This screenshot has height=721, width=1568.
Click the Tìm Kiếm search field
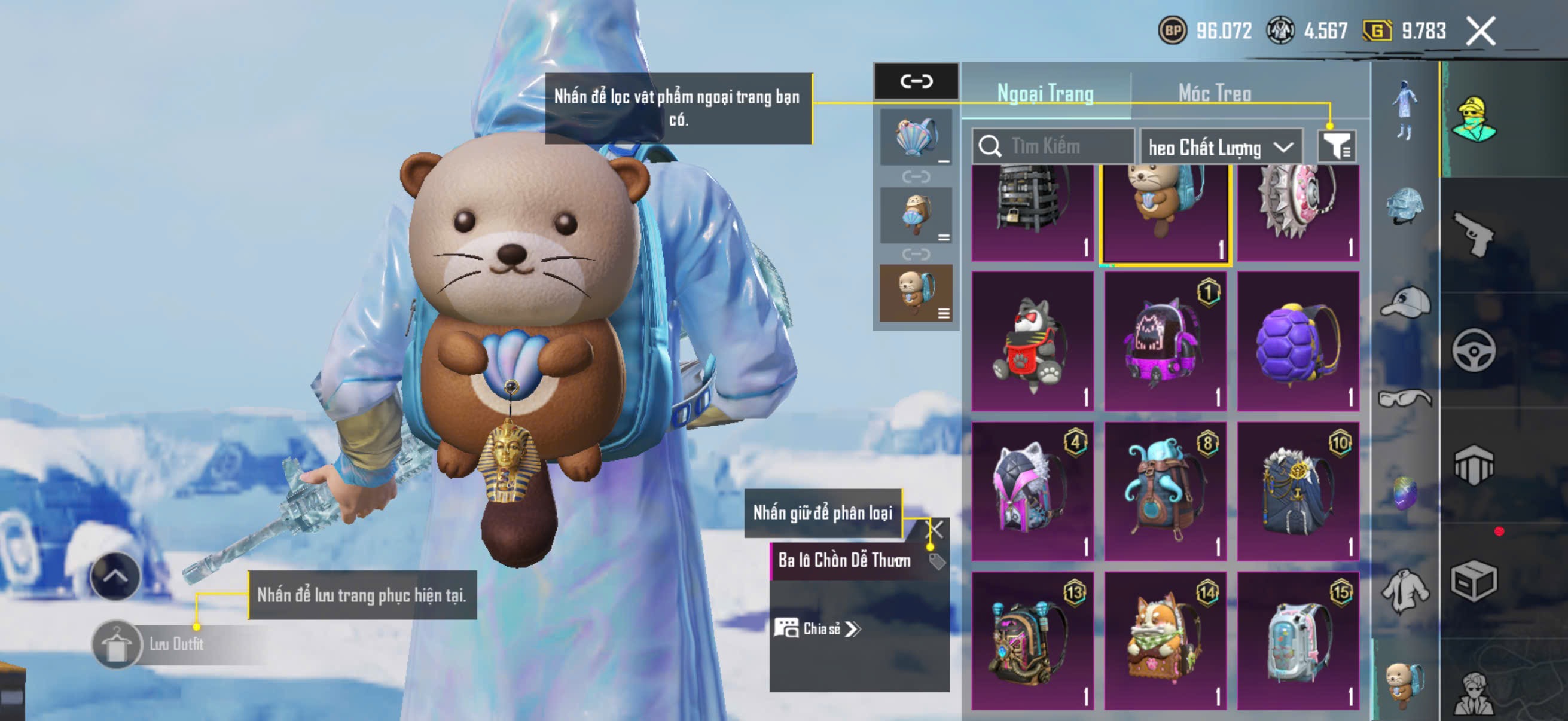point(1059,146)
